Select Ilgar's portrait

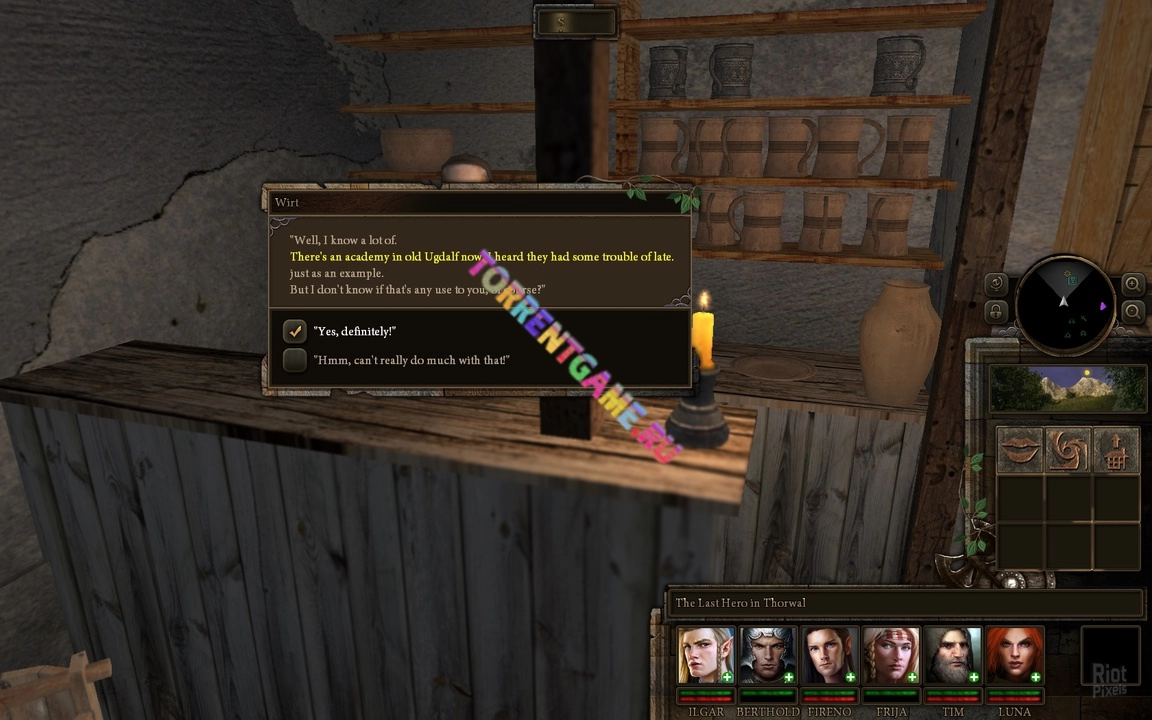706,655
